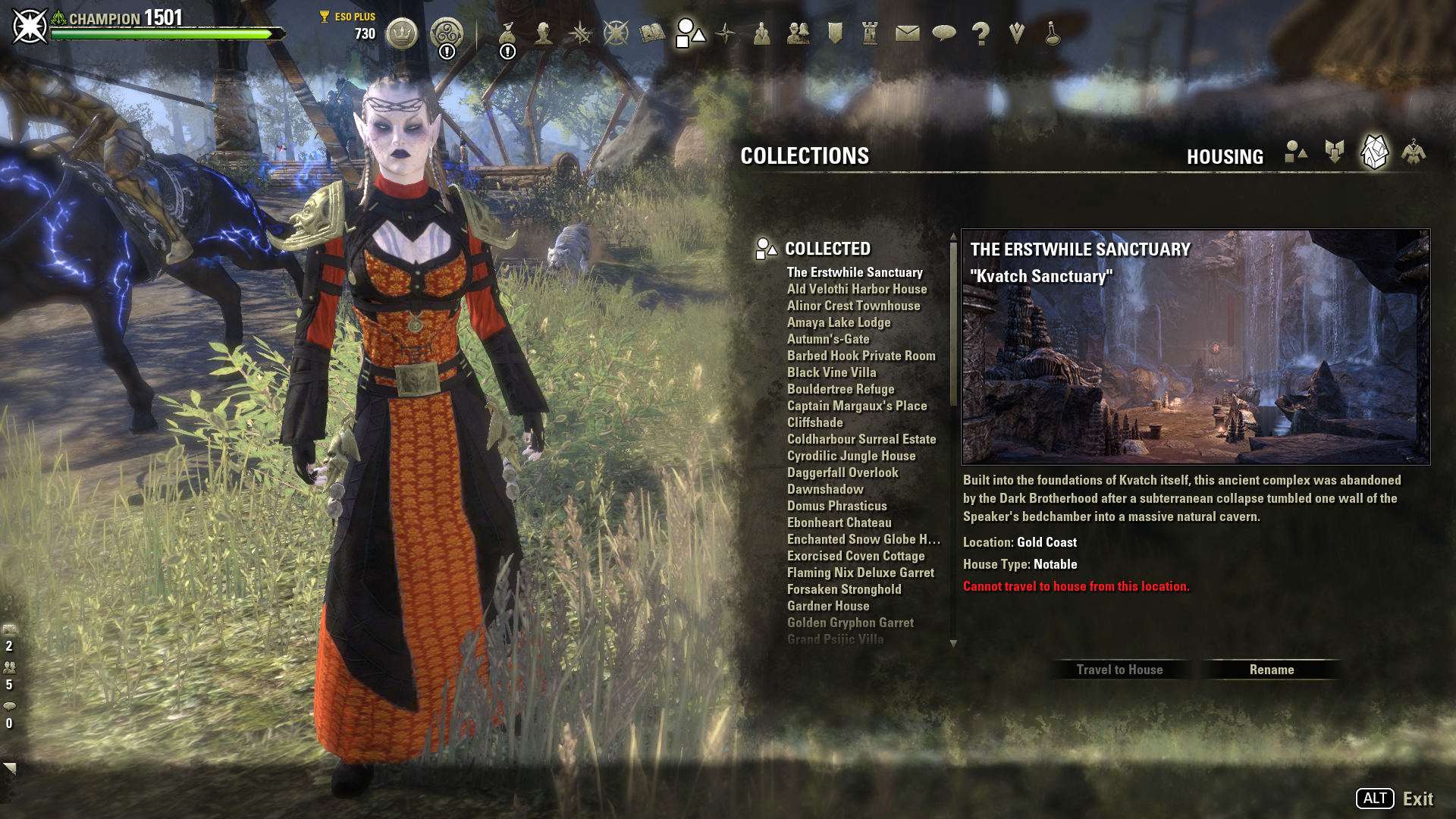This screenshot has height=819, width=1456.
Task: Open the journal book icon
Action: 652,33
